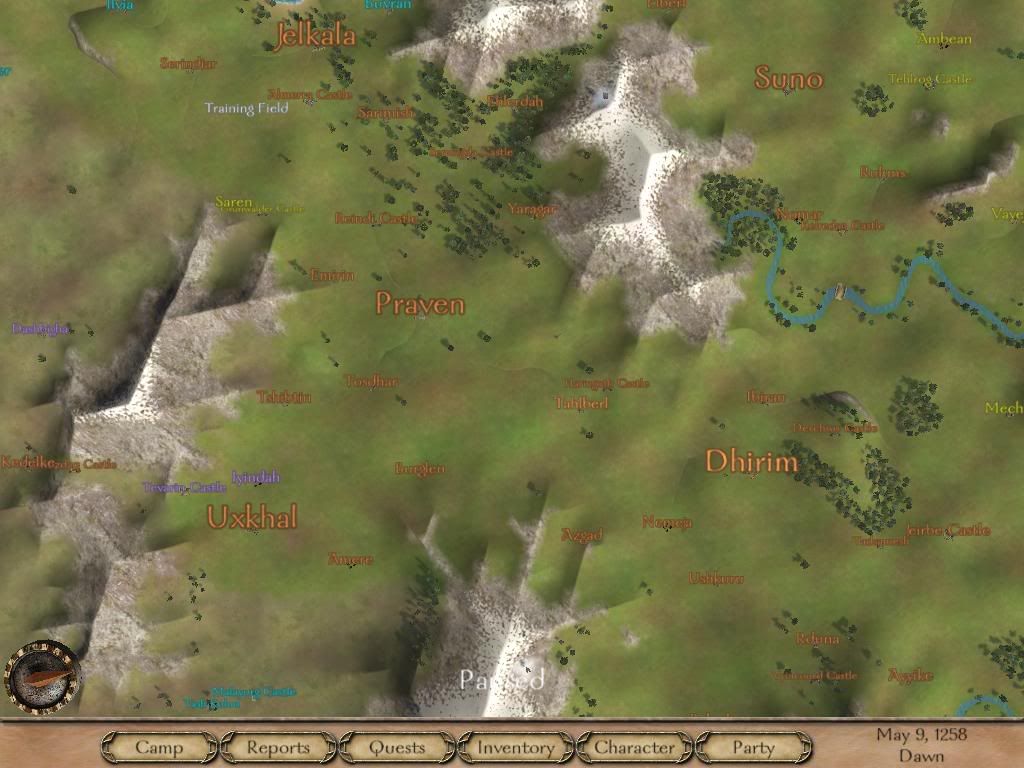This screenshot has width=1024, height=768.
Task: Open the Camp menu
Action: (159, 747)
